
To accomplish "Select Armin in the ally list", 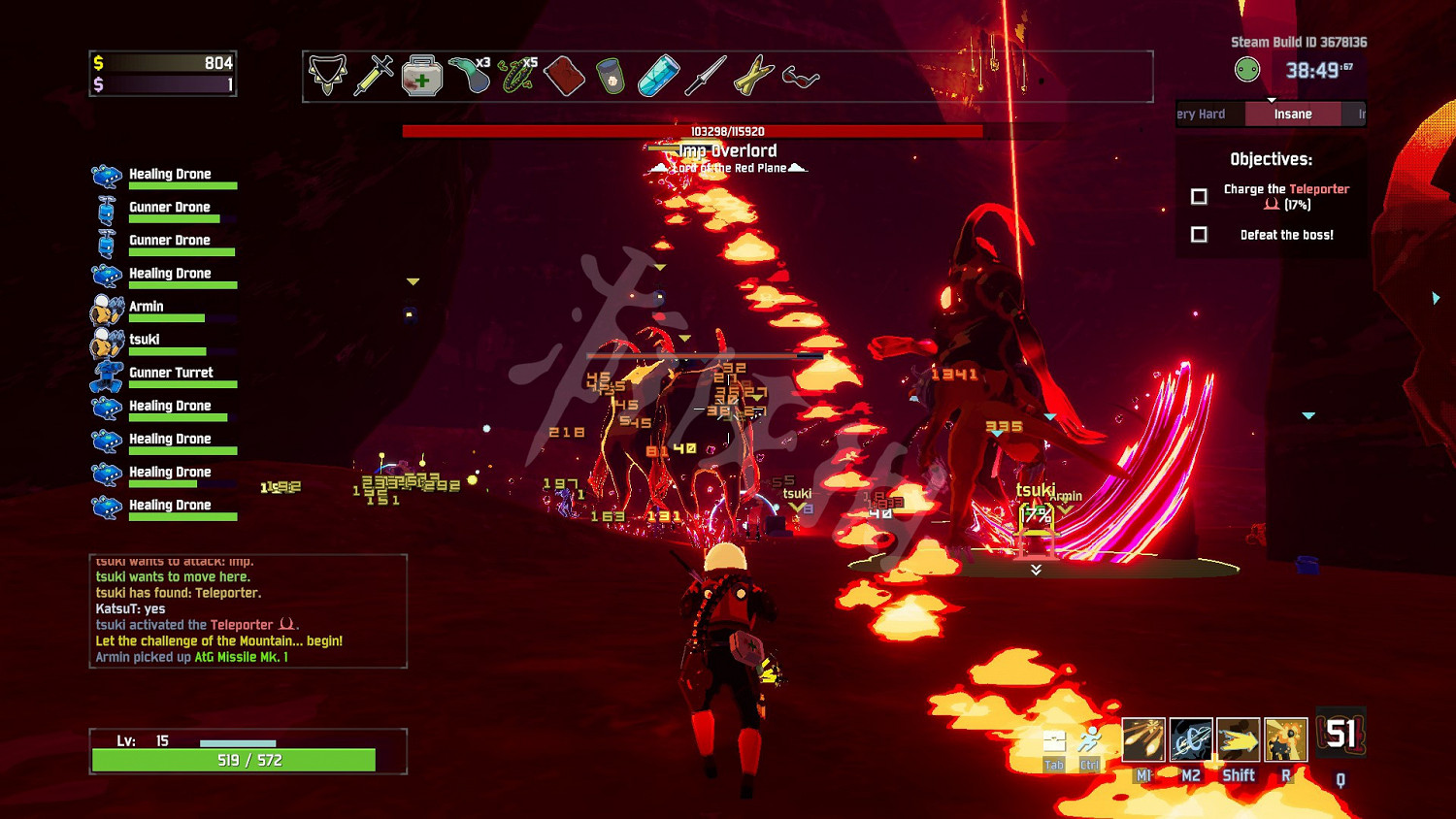I will pos(147,308).
